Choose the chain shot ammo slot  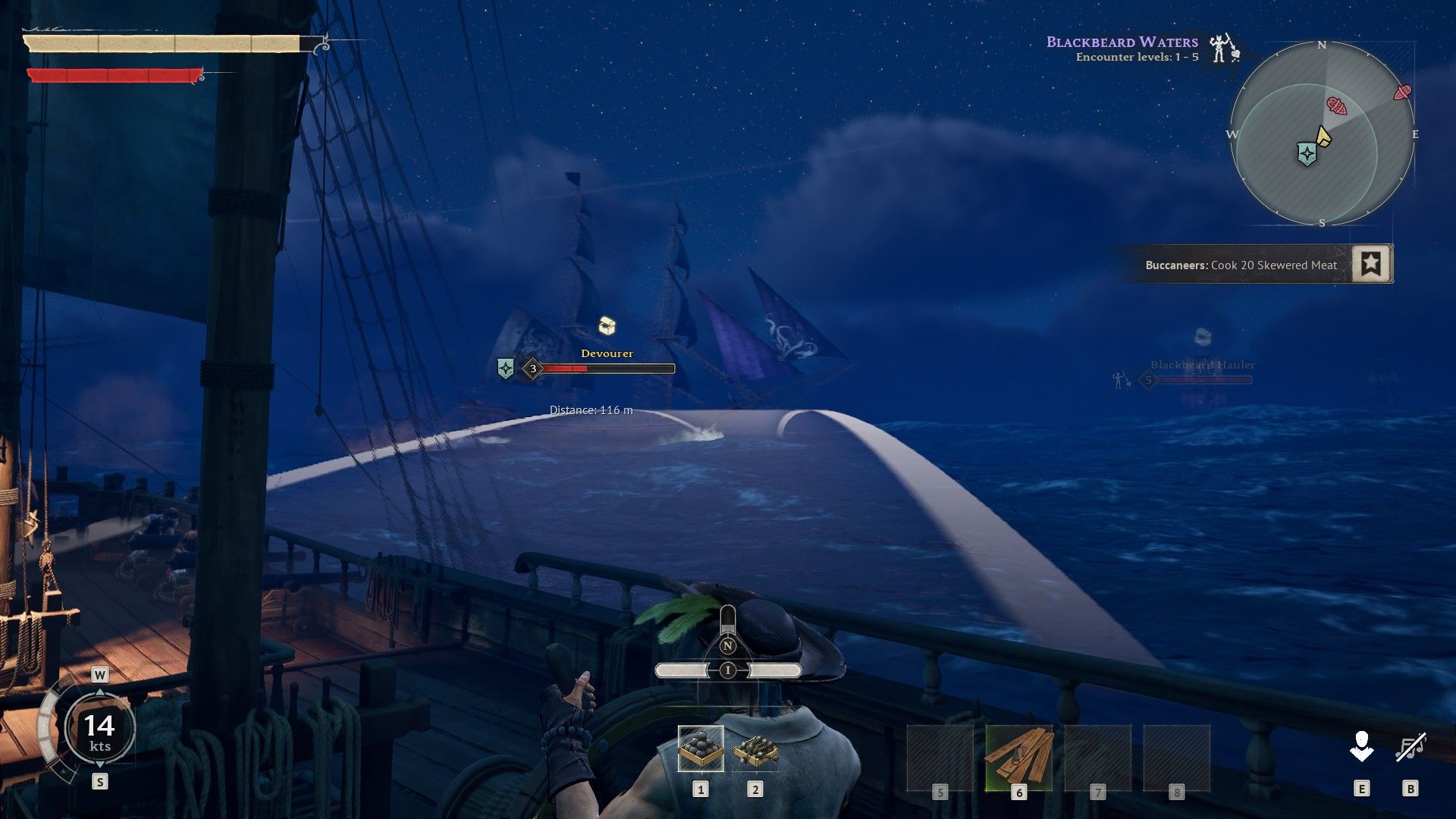pyautogui.click(x=755, y=750)
